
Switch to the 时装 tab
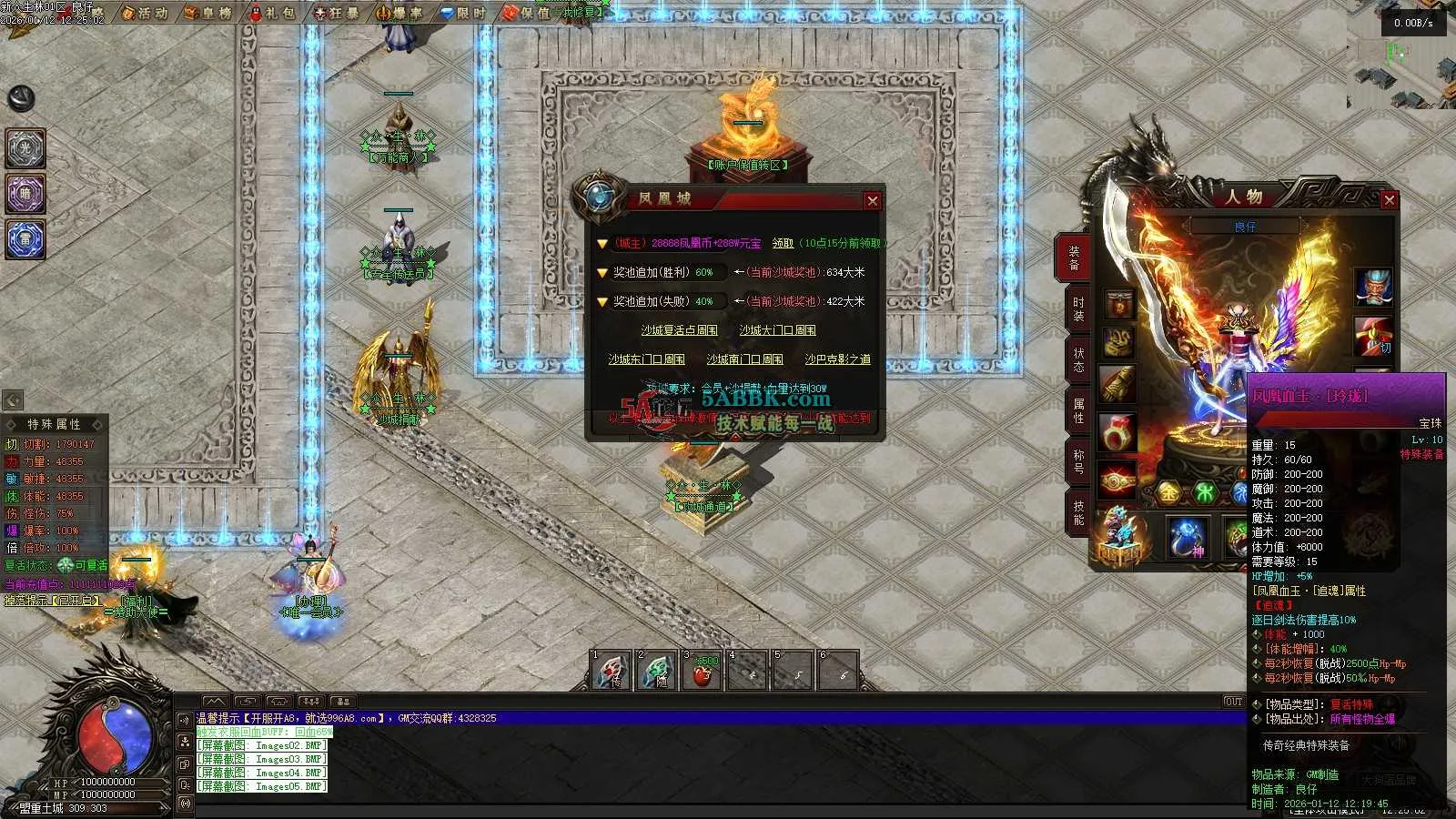pyautogui.click(x=1078, y=309)
